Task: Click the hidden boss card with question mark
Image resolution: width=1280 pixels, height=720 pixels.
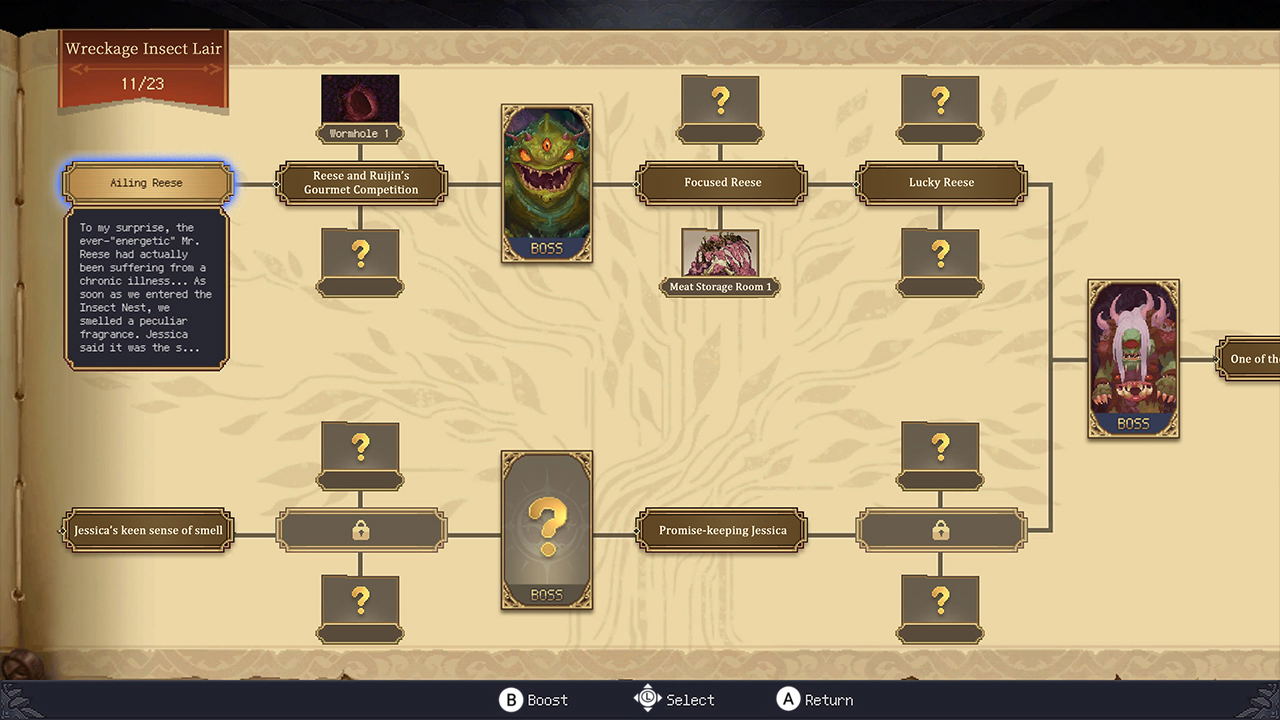Action: (547, 530)
